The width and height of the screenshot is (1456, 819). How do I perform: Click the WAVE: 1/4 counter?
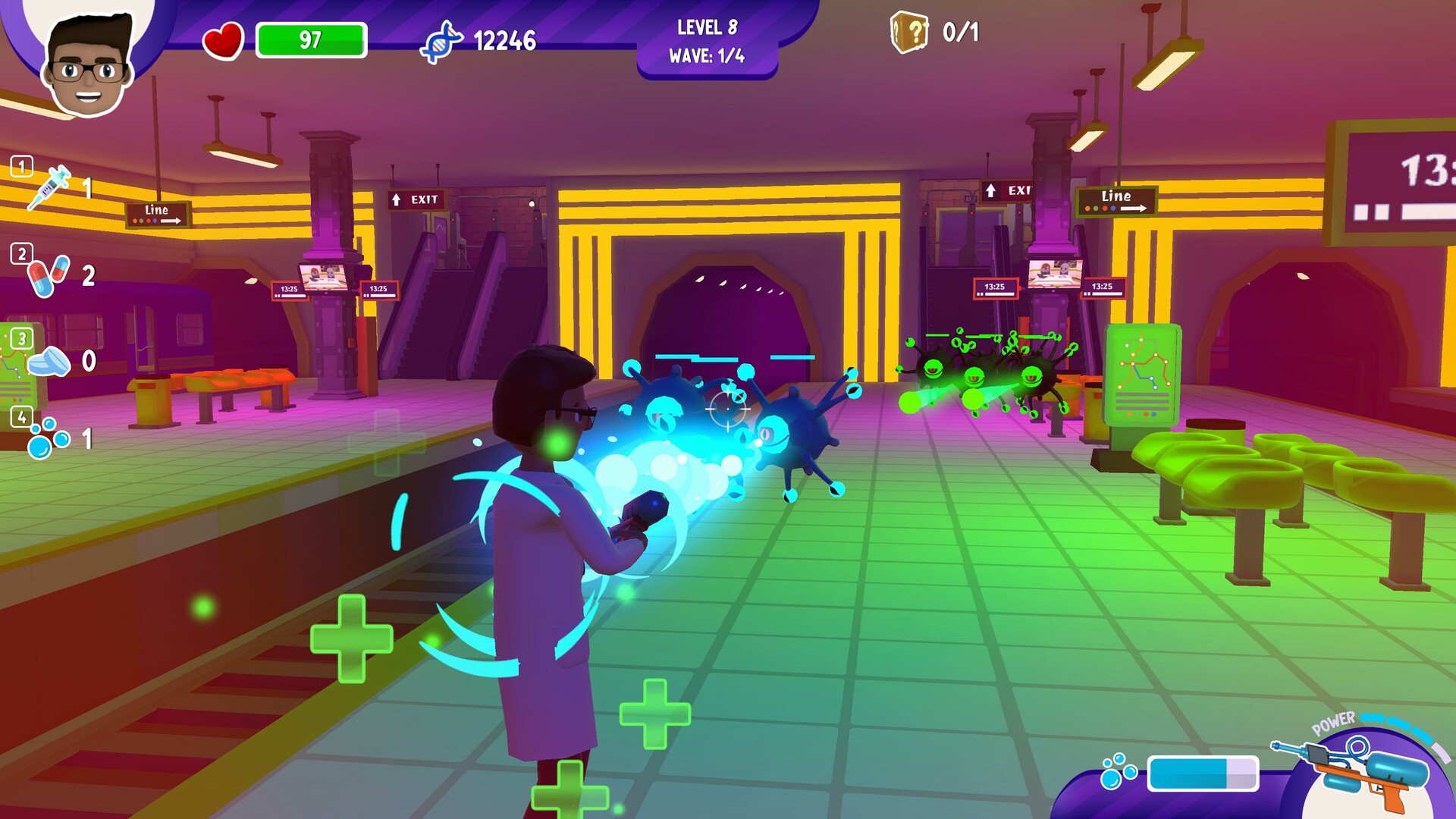pyautogui.click(x=707, y=55)
